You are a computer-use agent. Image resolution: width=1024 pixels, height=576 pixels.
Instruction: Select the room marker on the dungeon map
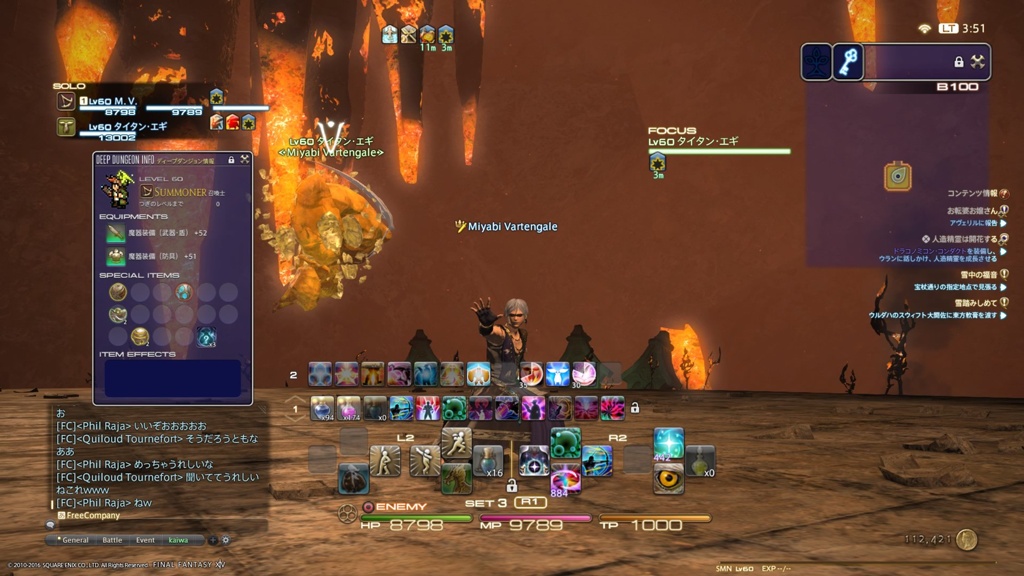pos(897,176)
